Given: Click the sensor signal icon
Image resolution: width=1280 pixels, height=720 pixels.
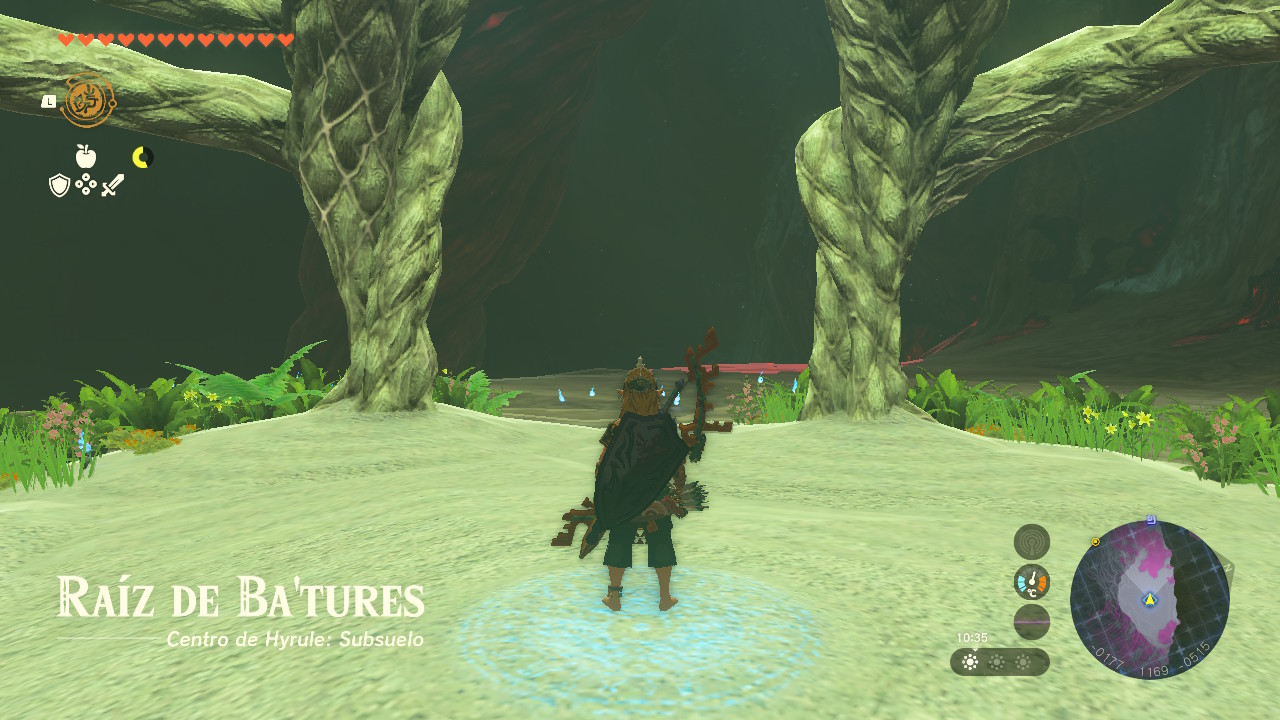Looking at the screenshot, I should (x=1032, y=542).
